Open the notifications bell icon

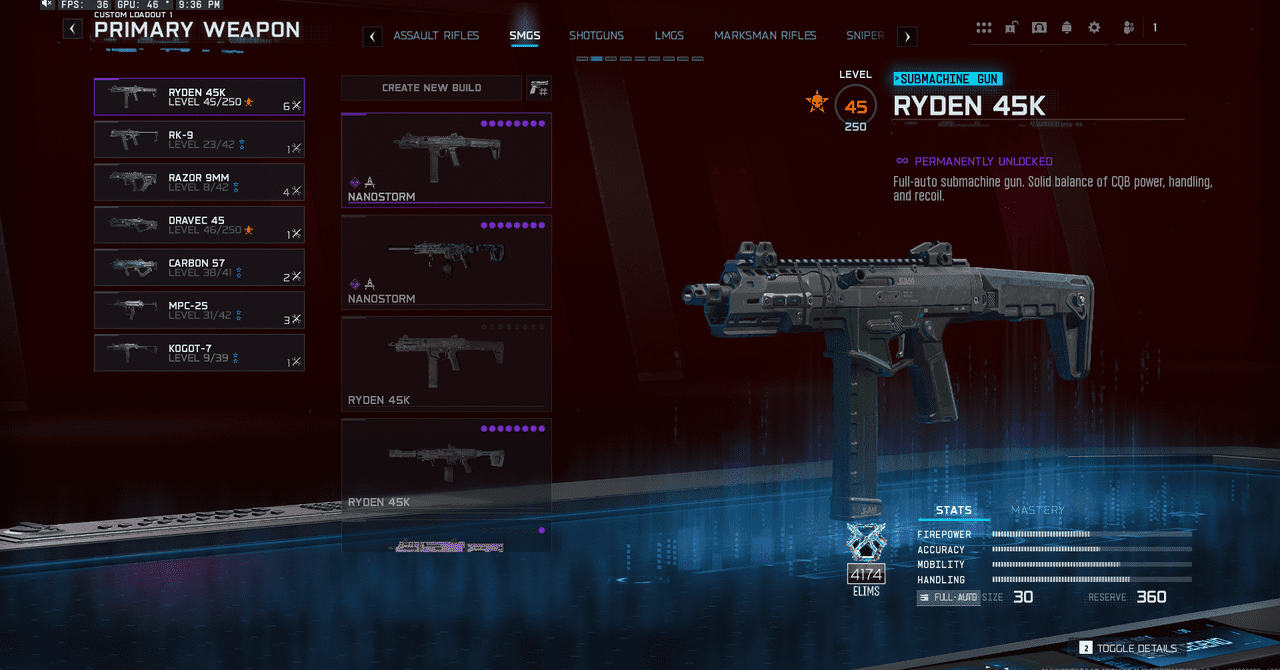1067,28
